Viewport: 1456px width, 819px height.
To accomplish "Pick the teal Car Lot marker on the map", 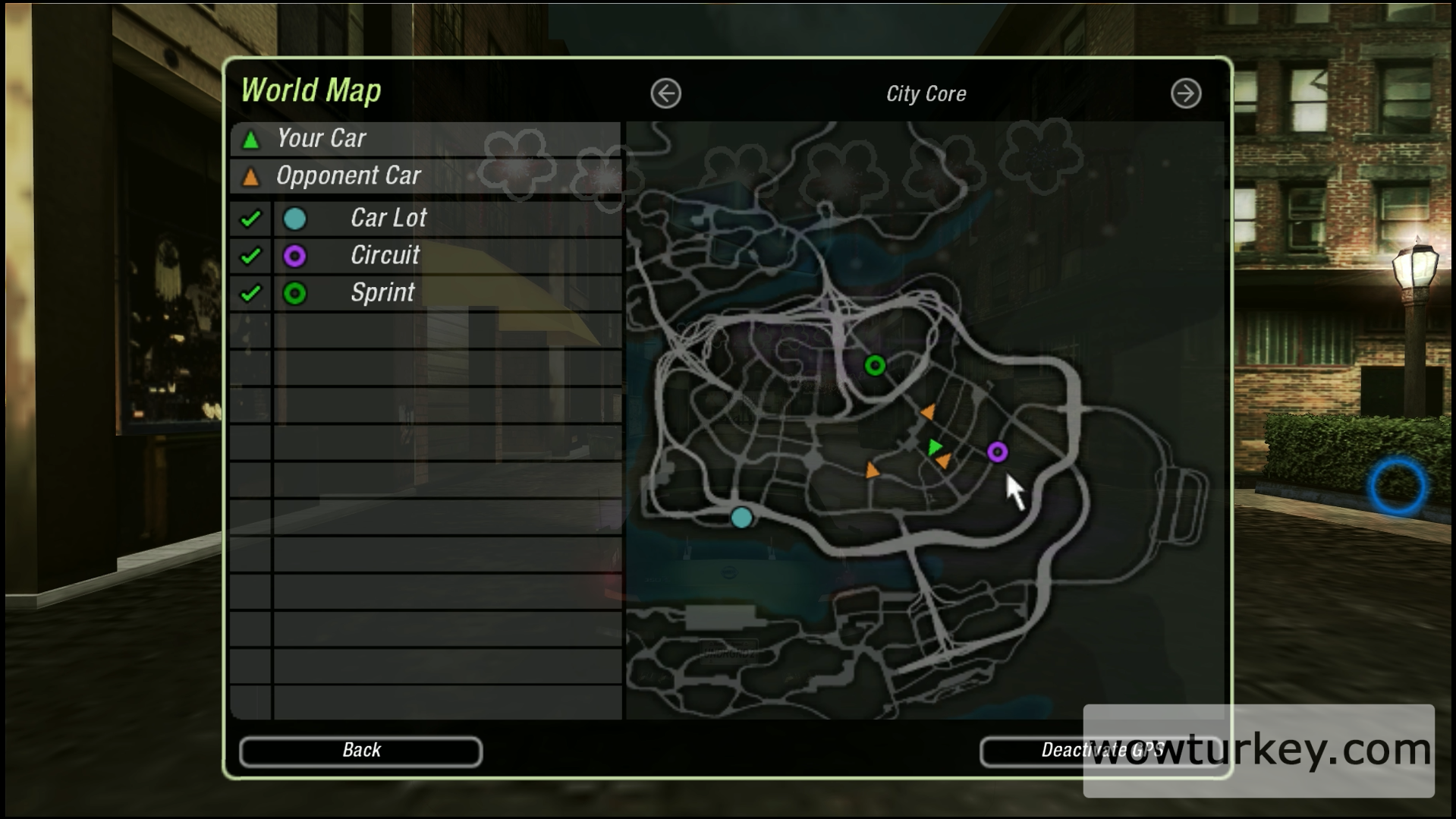I will pyautogui.click(x=741, y=518).
